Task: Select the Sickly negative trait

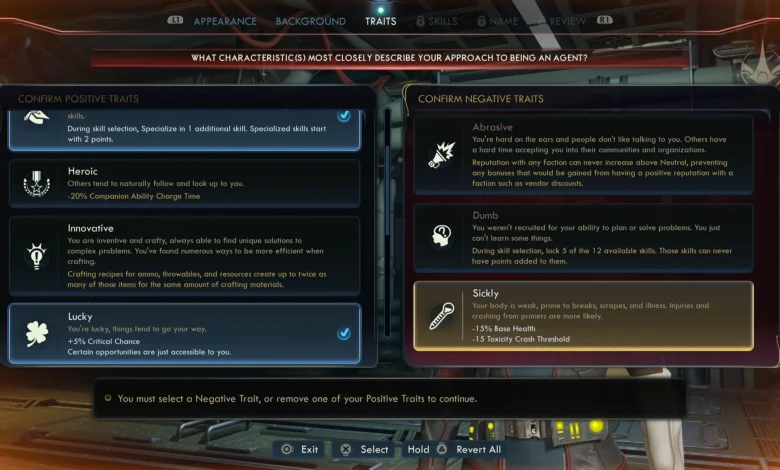Action: click(582, 315)
